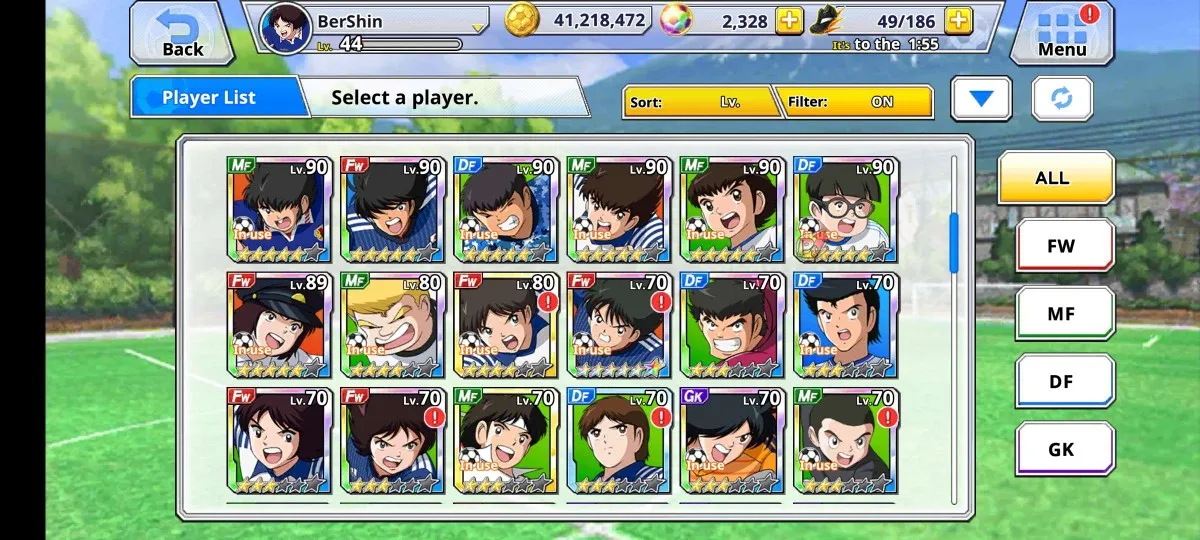Refill energy with the boot plus button
The width and height of the screenshot is (1200, 540).
958,21
